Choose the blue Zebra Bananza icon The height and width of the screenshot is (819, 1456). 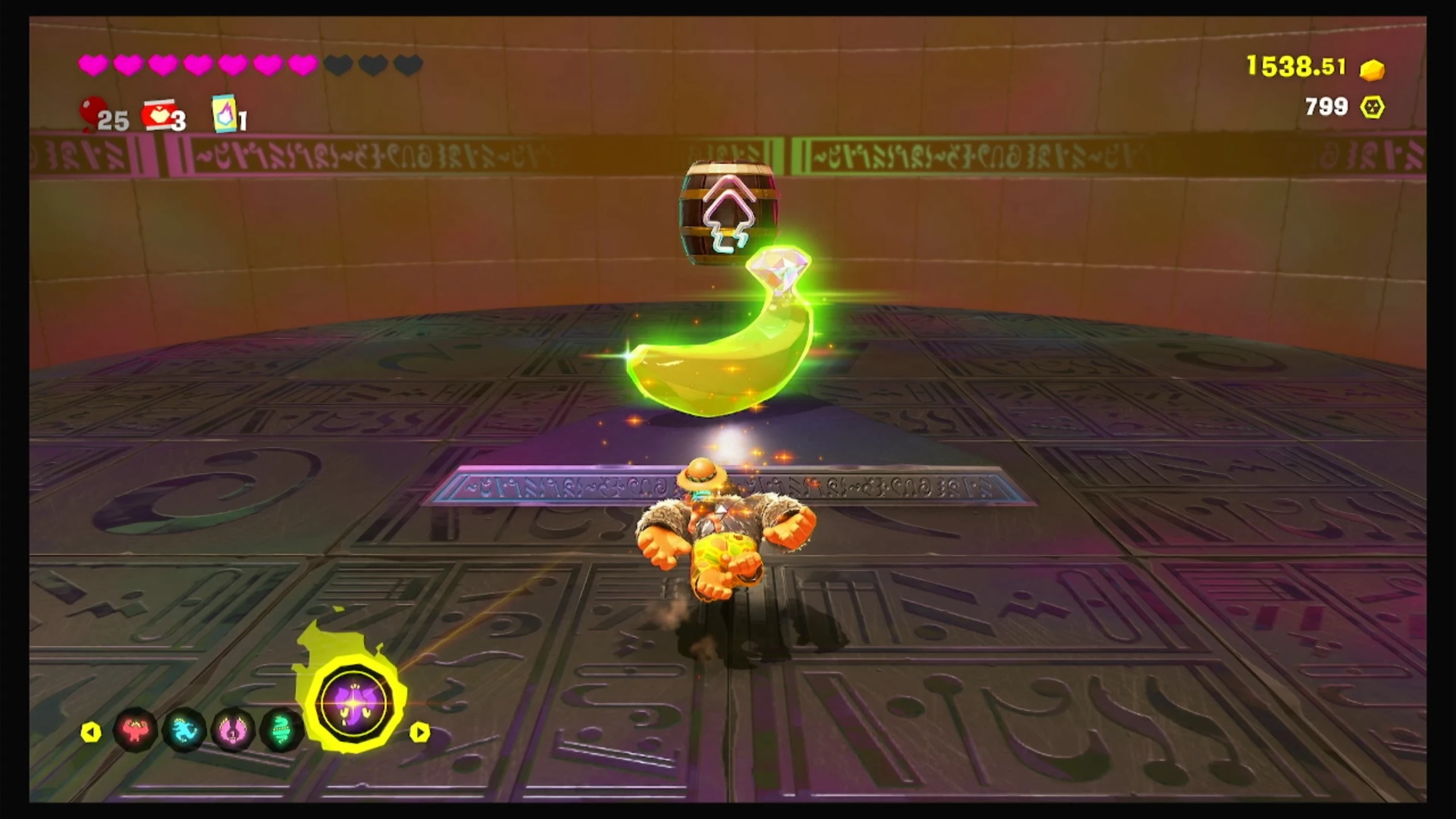[184, 731]
